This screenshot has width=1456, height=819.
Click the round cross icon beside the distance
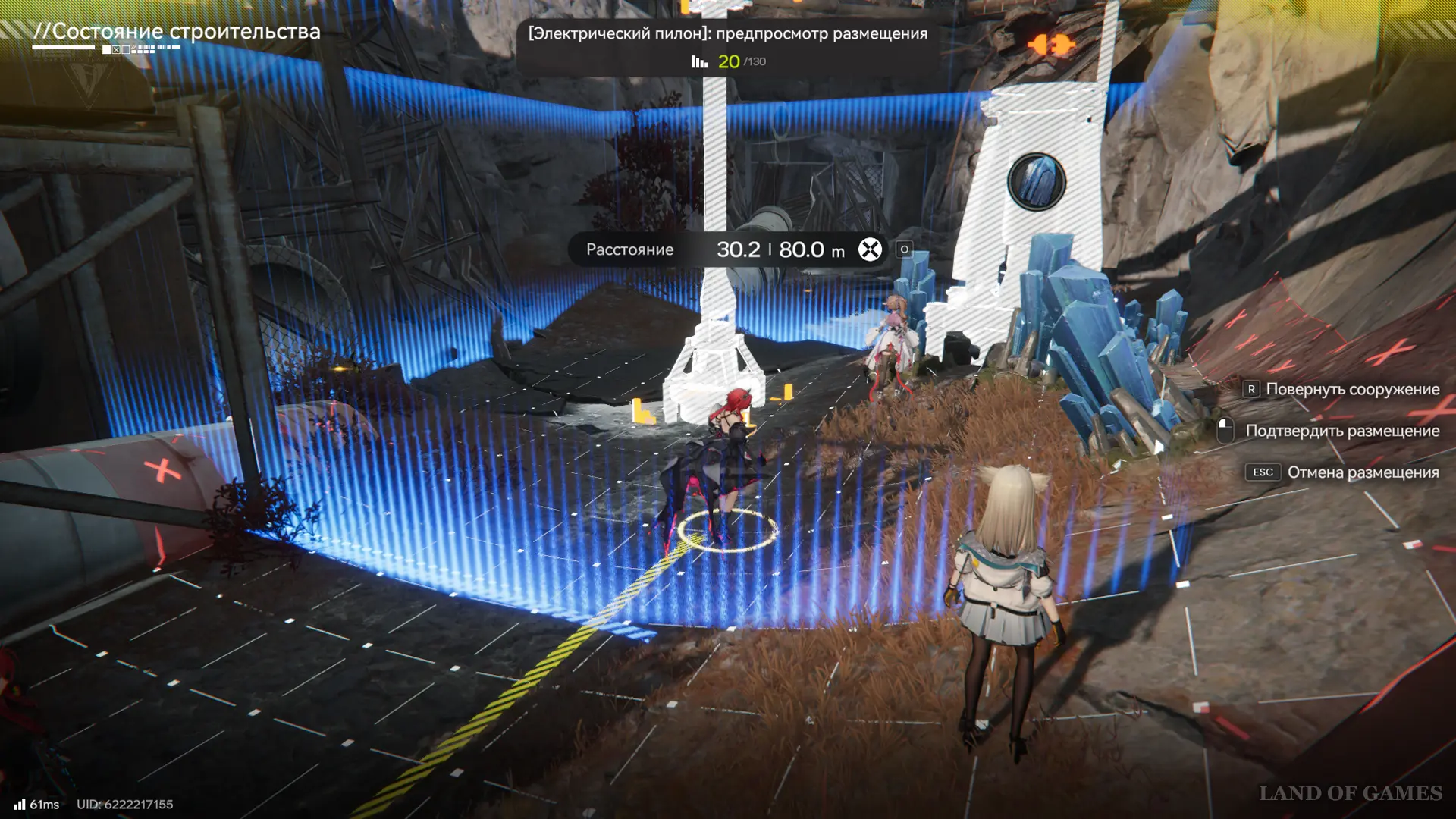click(870, 249)
